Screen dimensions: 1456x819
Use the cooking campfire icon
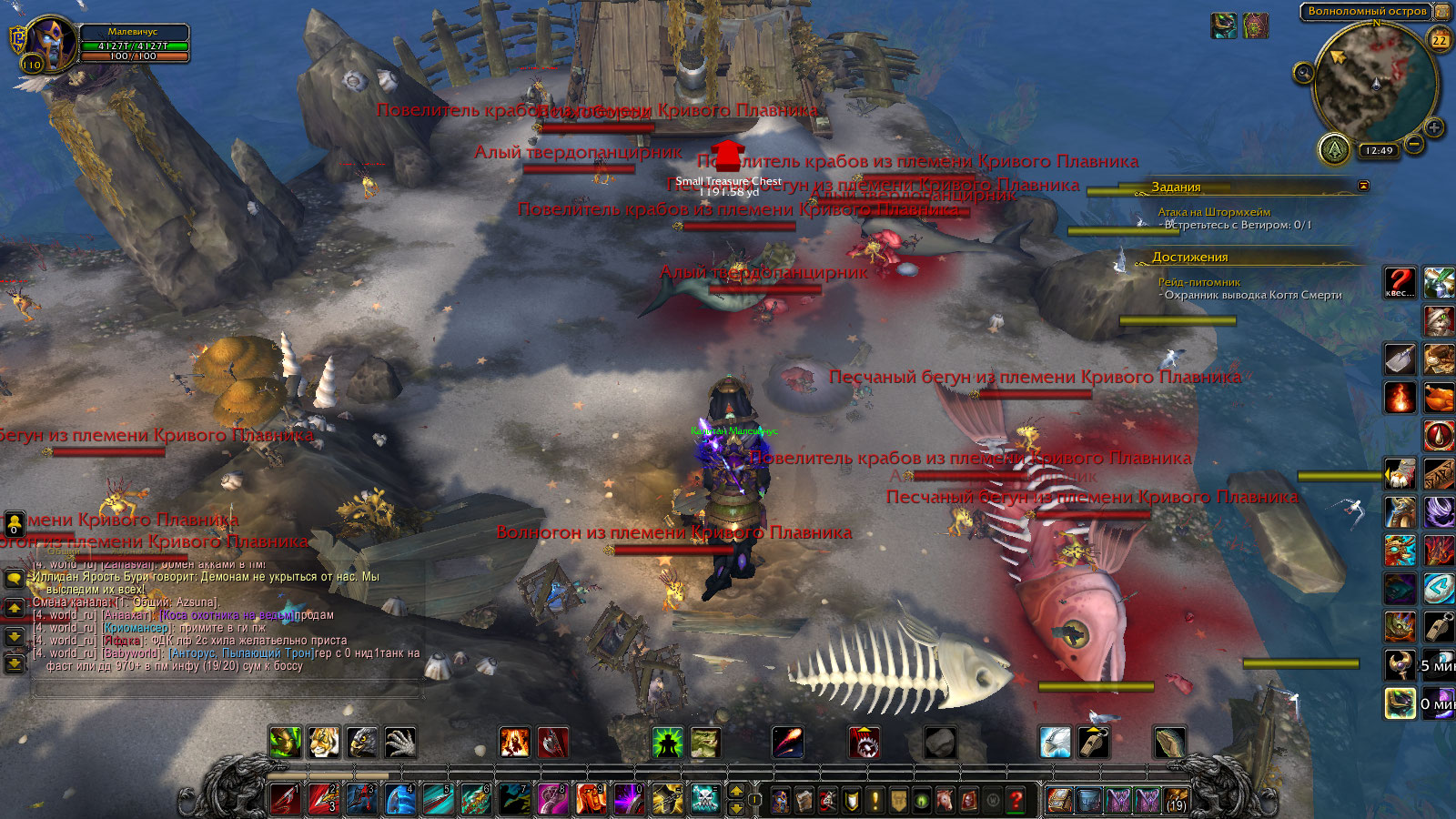coord(1400,398)
